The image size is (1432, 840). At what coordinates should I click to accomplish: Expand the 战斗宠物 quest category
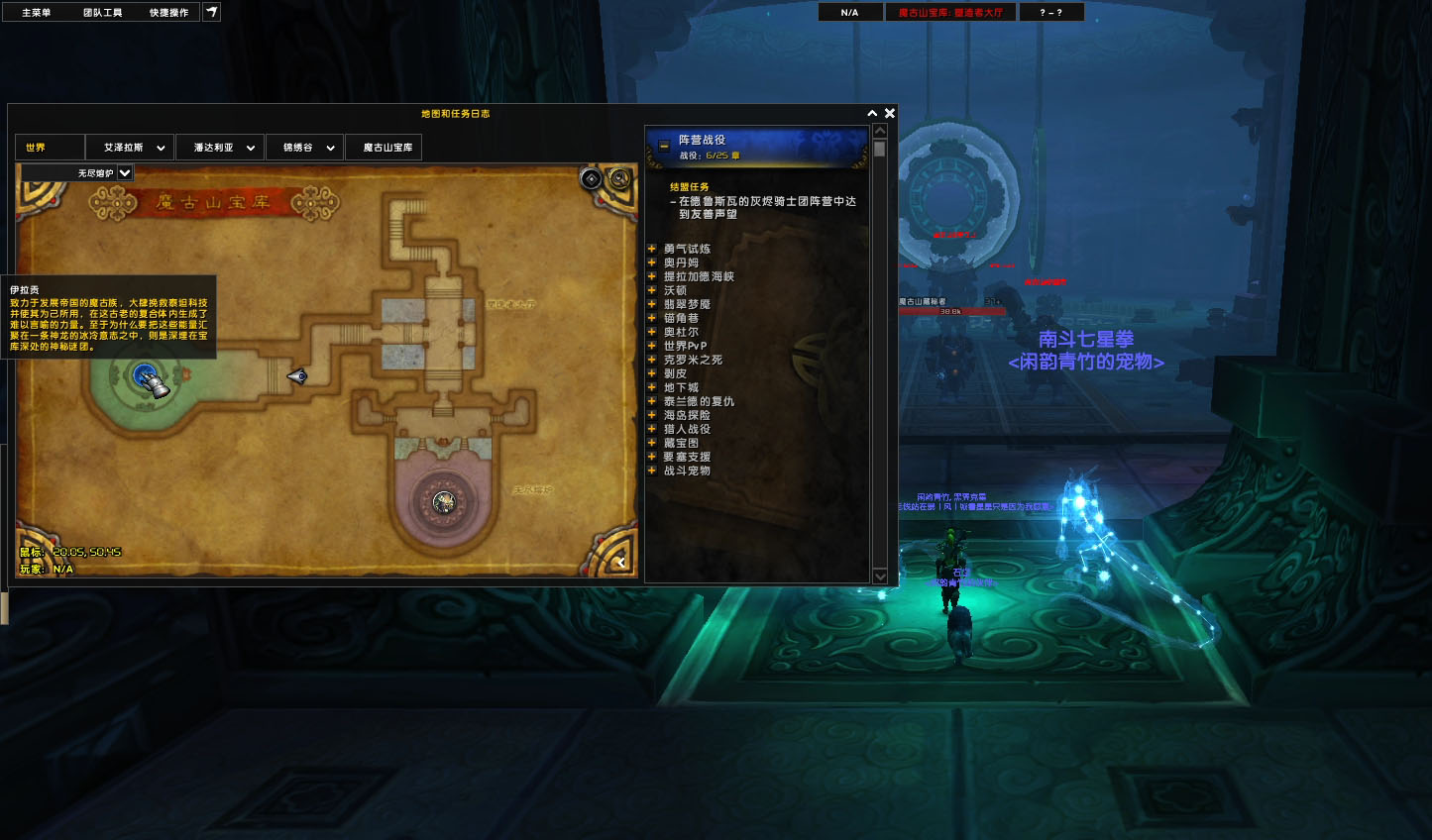coord(652,470)
